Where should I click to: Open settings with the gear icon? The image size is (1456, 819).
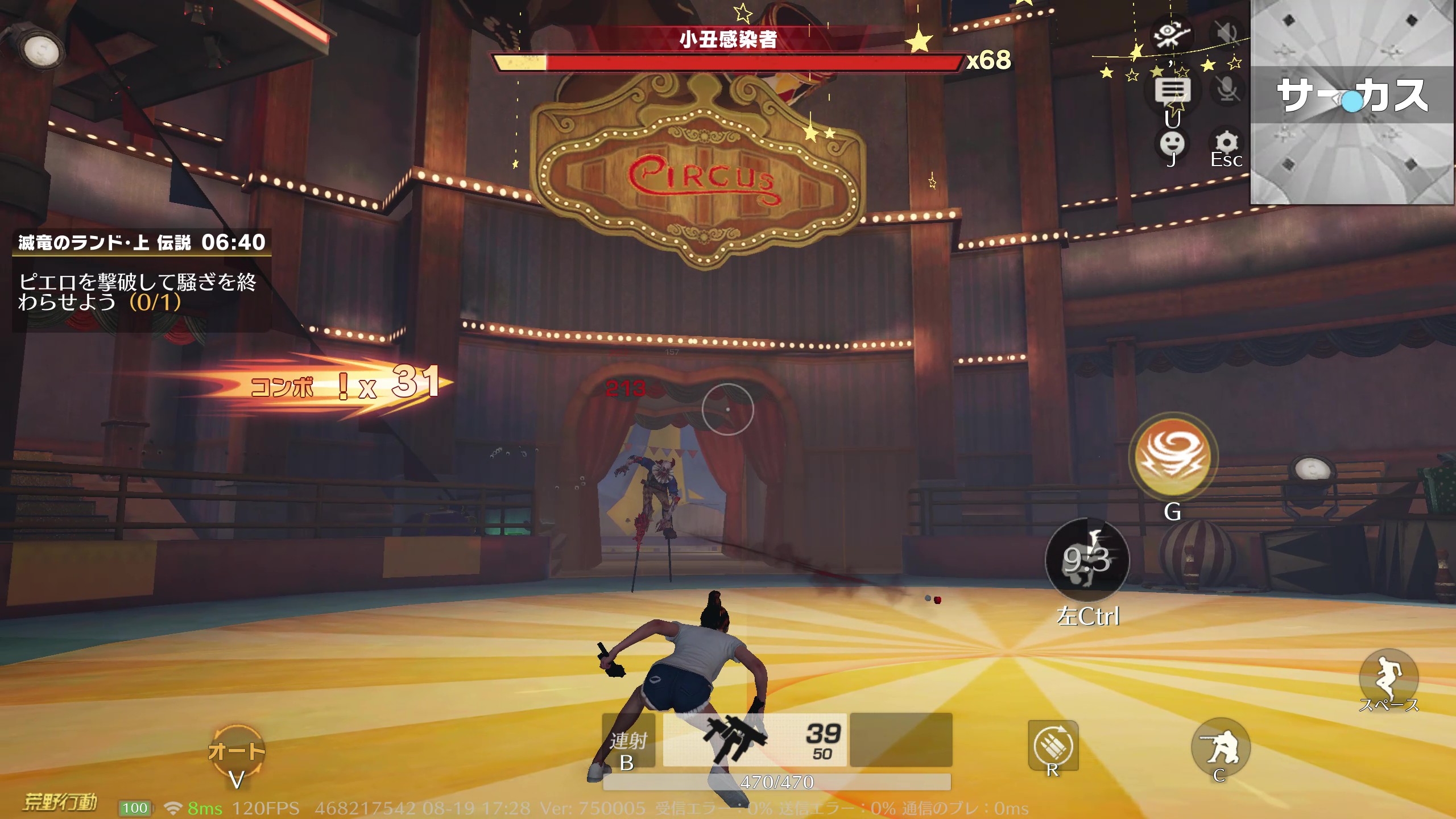point(1226,143)
